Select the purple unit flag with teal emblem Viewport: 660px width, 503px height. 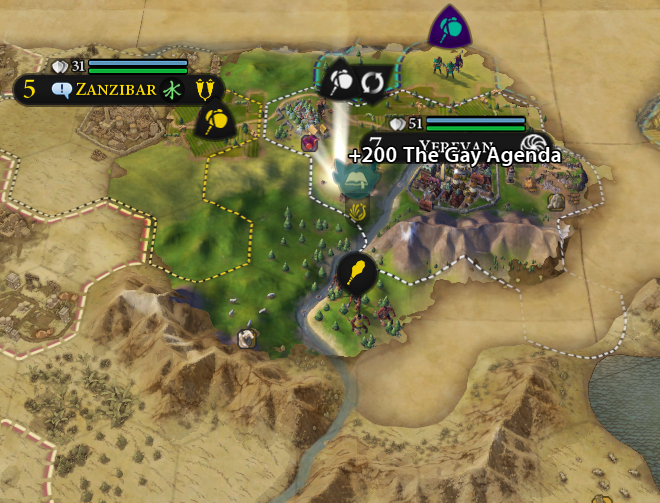point(451,28)
